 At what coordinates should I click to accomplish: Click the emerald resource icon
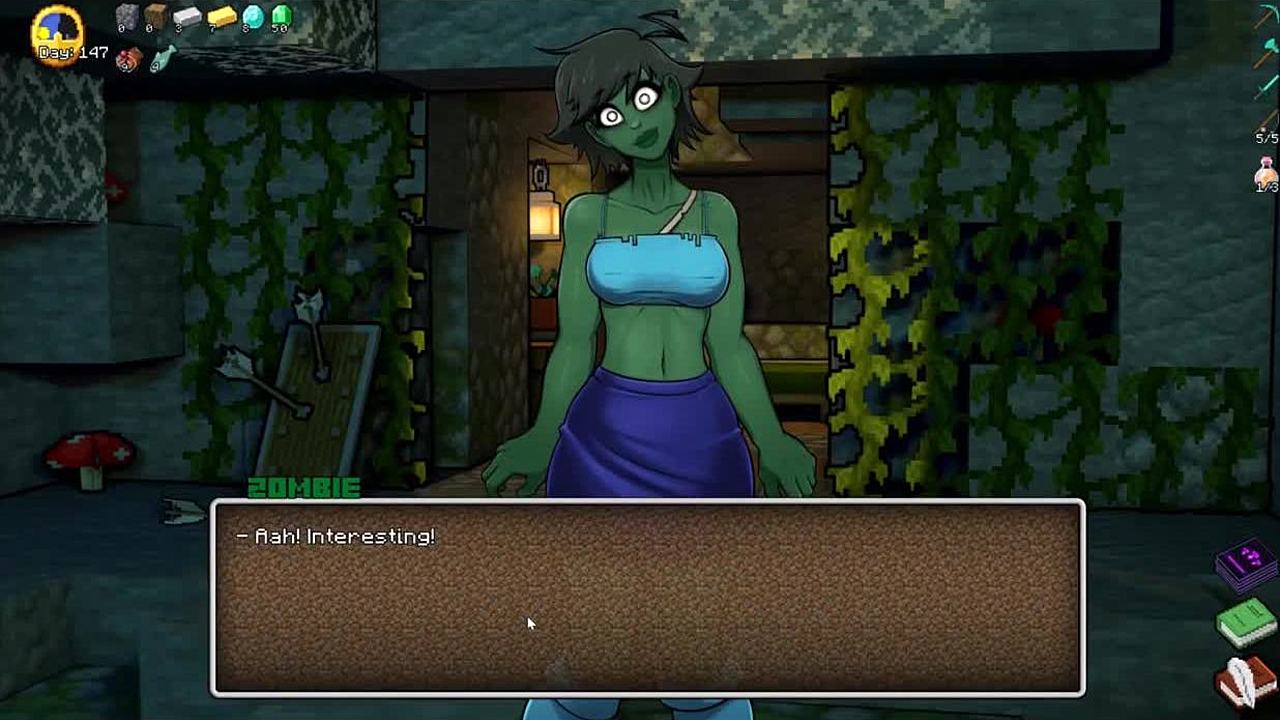coord(281,16)
